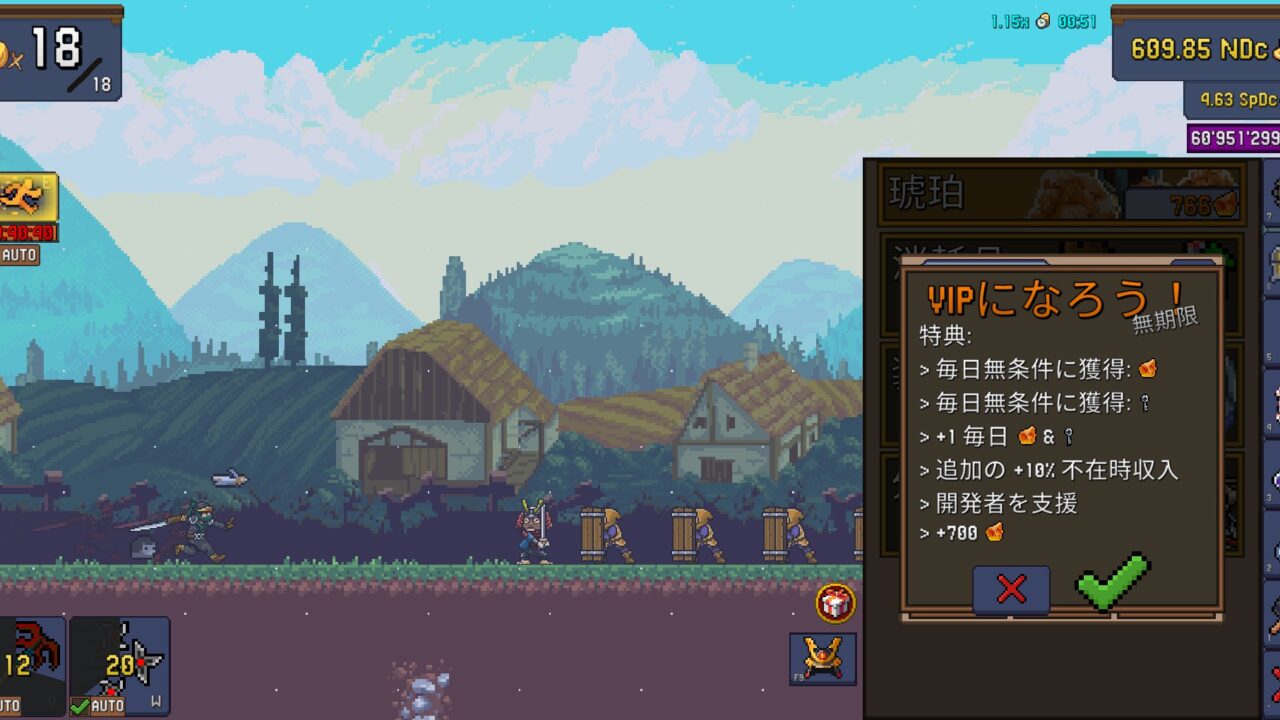Toggle AUTO checkbox under the shuriken skill
This screenshot has height=720, width=1280.
coord(97,706)
